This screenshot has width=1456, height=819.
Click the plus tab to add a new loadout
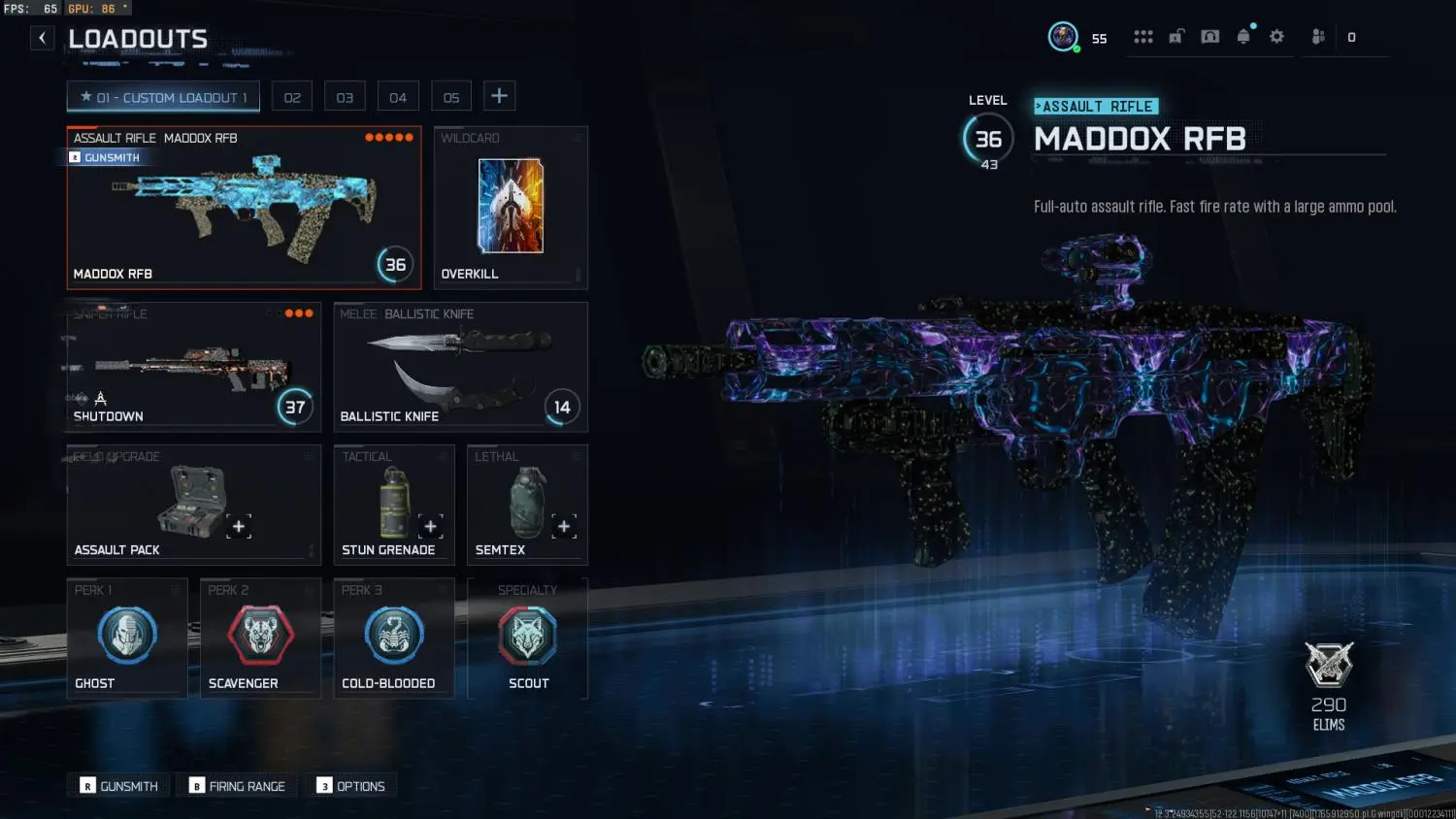tap(499, 95)
